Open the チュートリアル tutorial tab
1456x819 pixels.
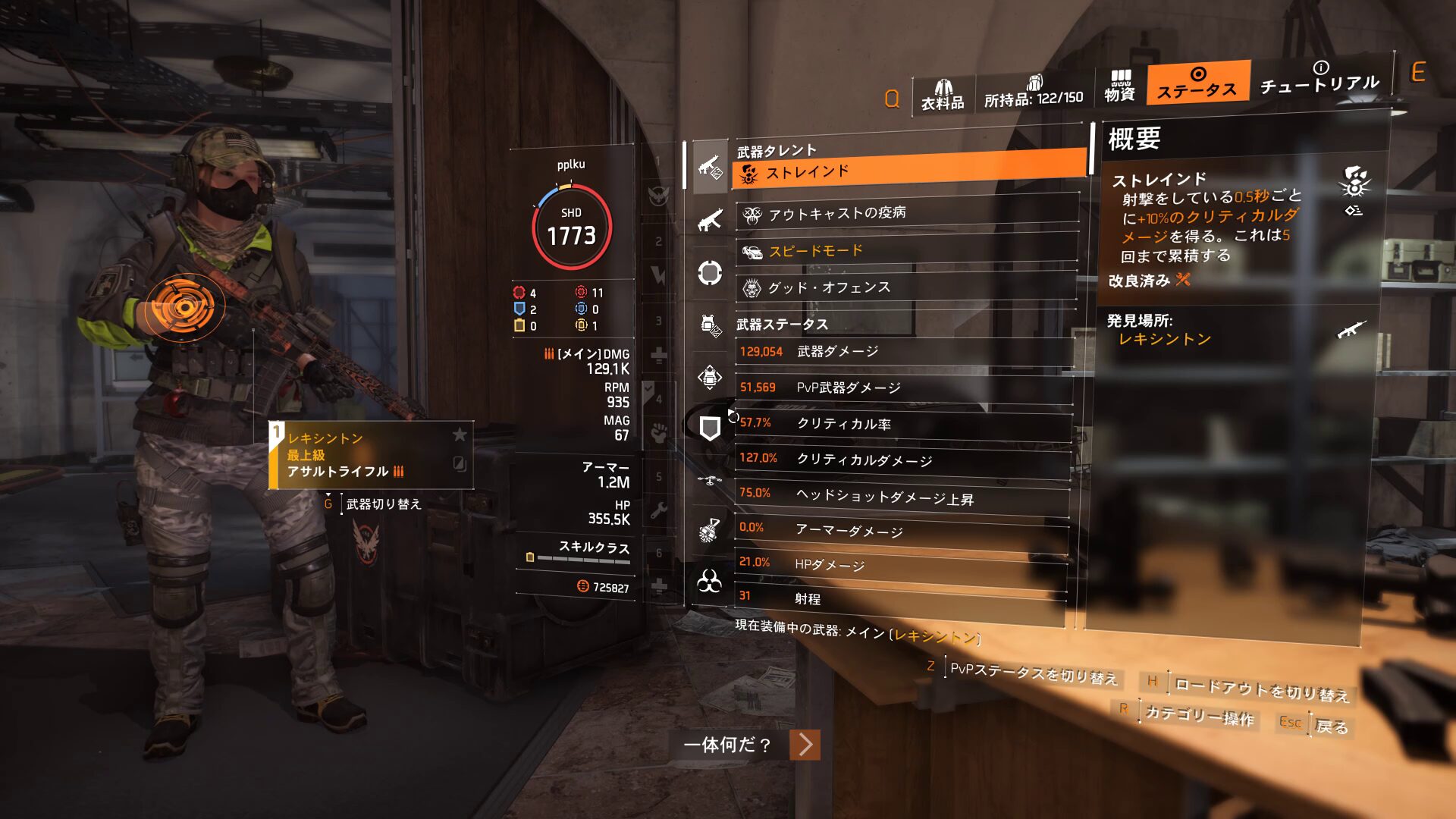(1319, 79)
